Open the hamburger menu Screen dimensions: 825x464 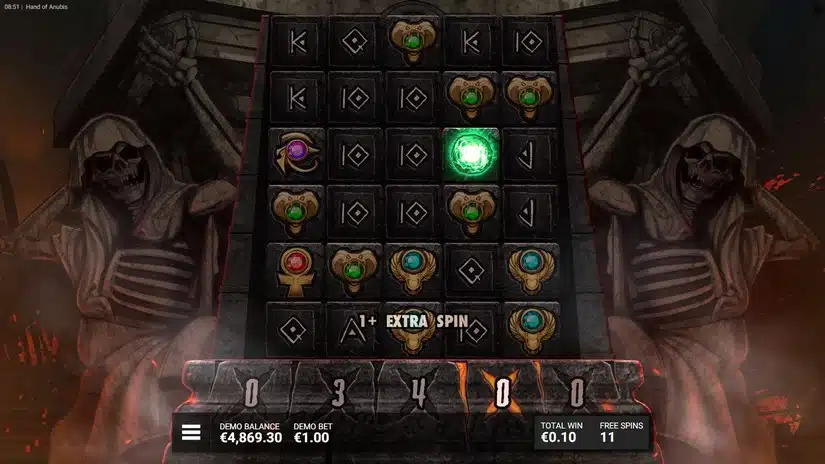click(x=191, y=433)
